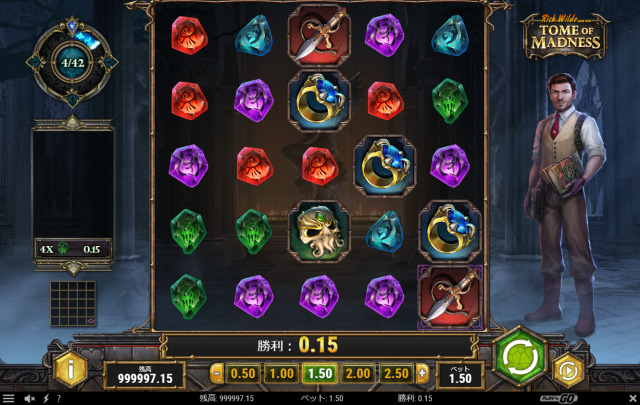Toggle the lightning bolt fast play
The width and height of the screenshot is (640, 405).
pos(45,398)
